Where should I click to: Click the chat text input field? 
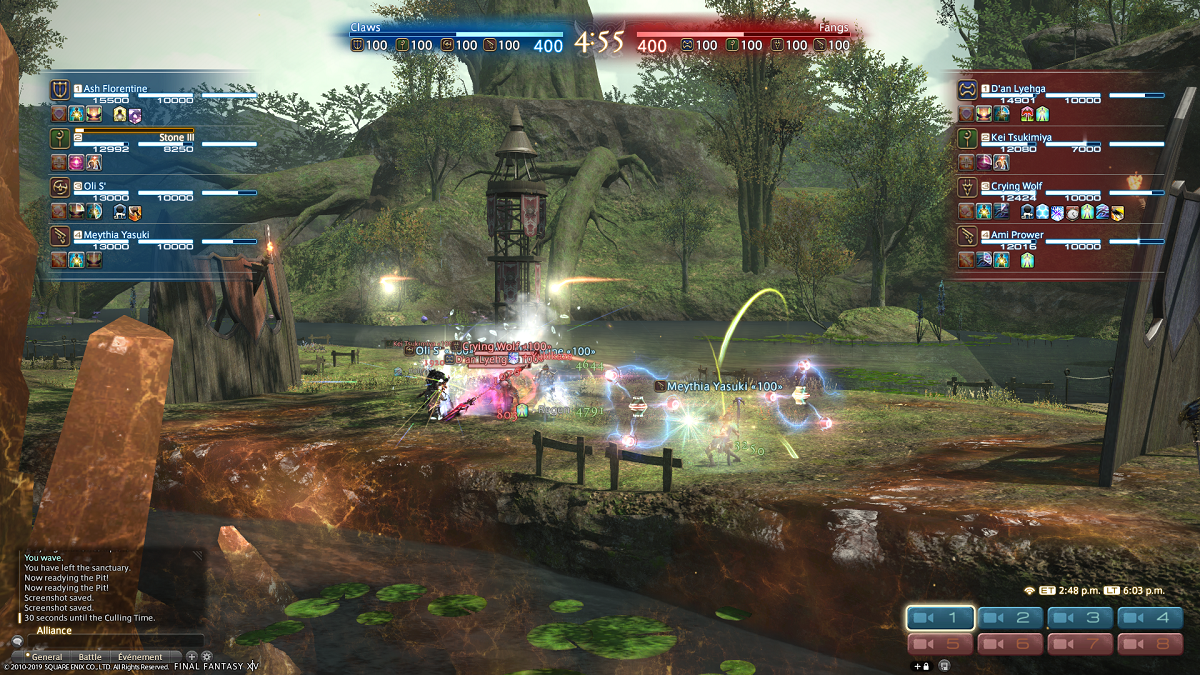pyautogui.click(x=115, y=642)
